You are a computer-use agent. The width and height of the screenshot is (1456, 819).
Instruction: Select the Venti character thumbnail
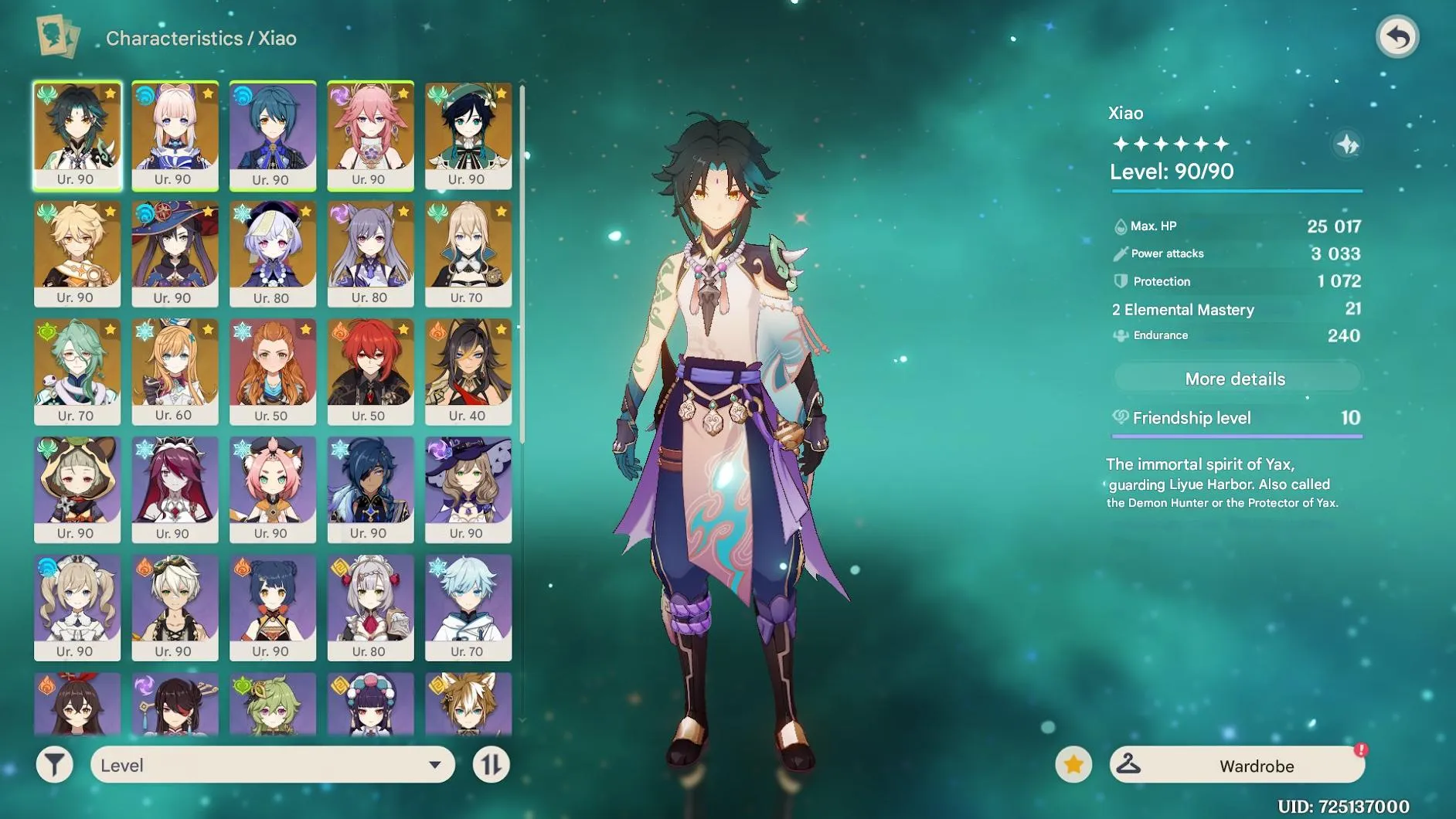[468, 131]
